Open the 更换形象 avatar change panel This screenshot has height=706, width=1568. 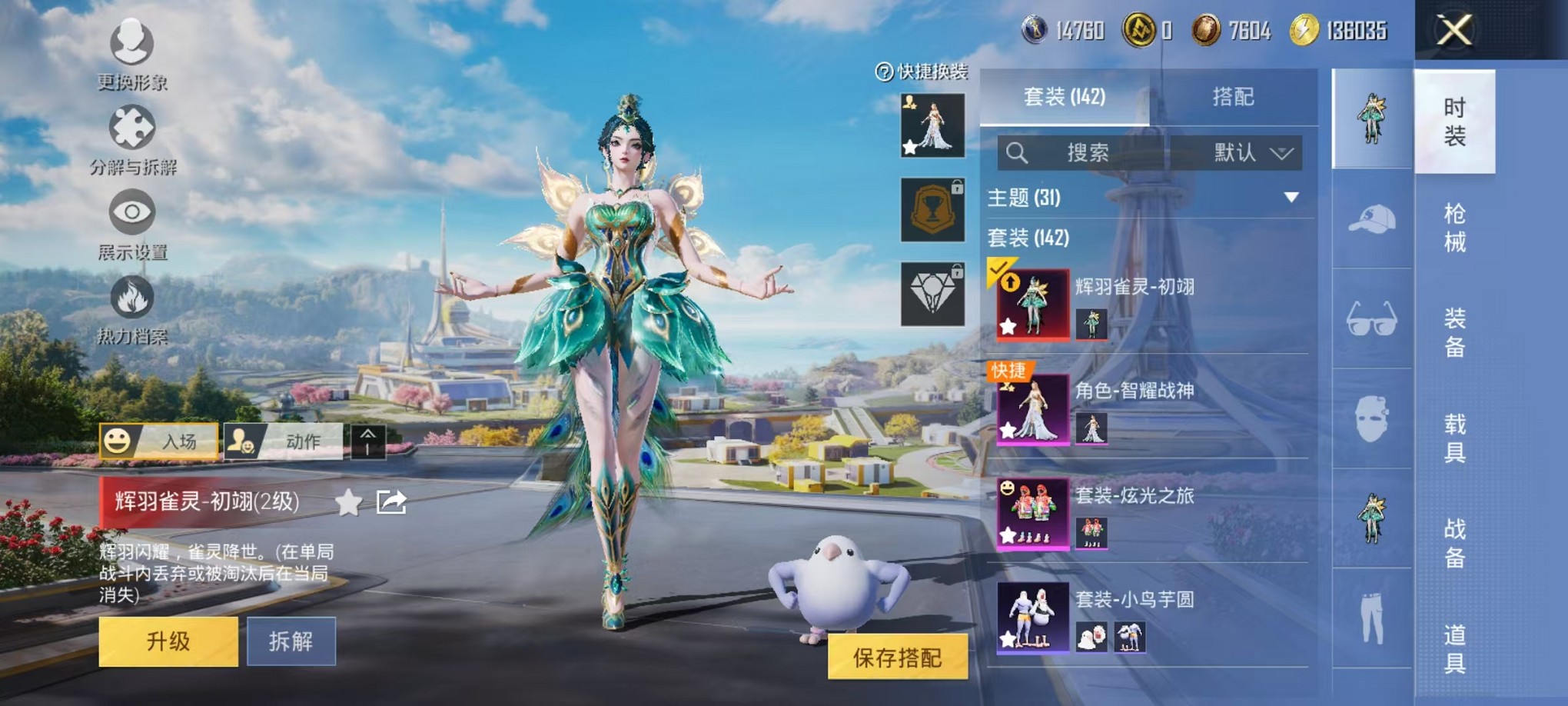coord(132,50)
